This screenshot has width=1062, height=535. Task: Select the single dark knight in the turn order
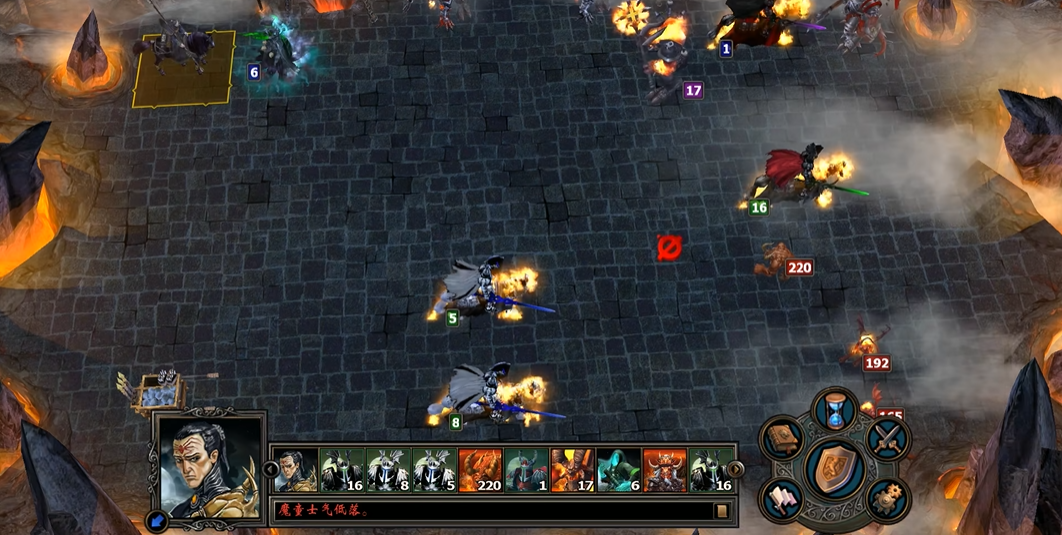[x=526, y=469]
